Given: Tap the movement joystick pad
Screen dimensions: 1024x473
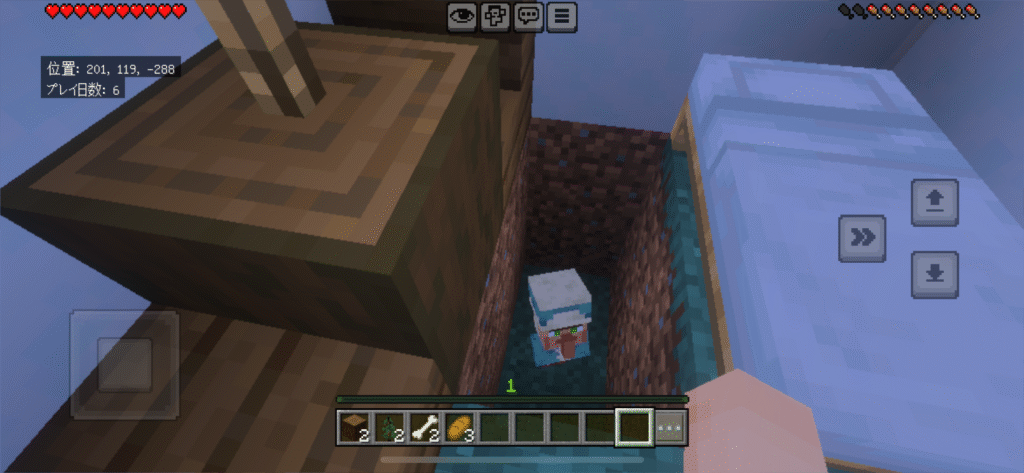Looking at the screenshot, I should pyautogui.click(x=124, y=364).
